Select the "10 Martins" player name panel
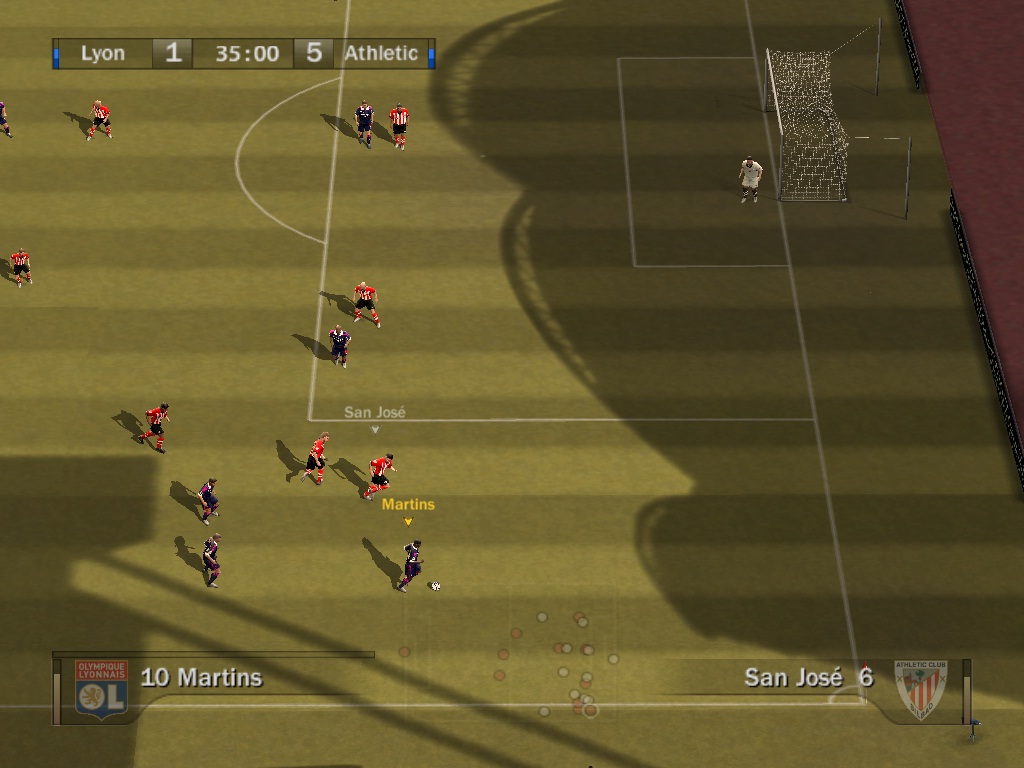Image resolution: width=1024 pixels, height=768 pixels. click(x=202, y=678)
